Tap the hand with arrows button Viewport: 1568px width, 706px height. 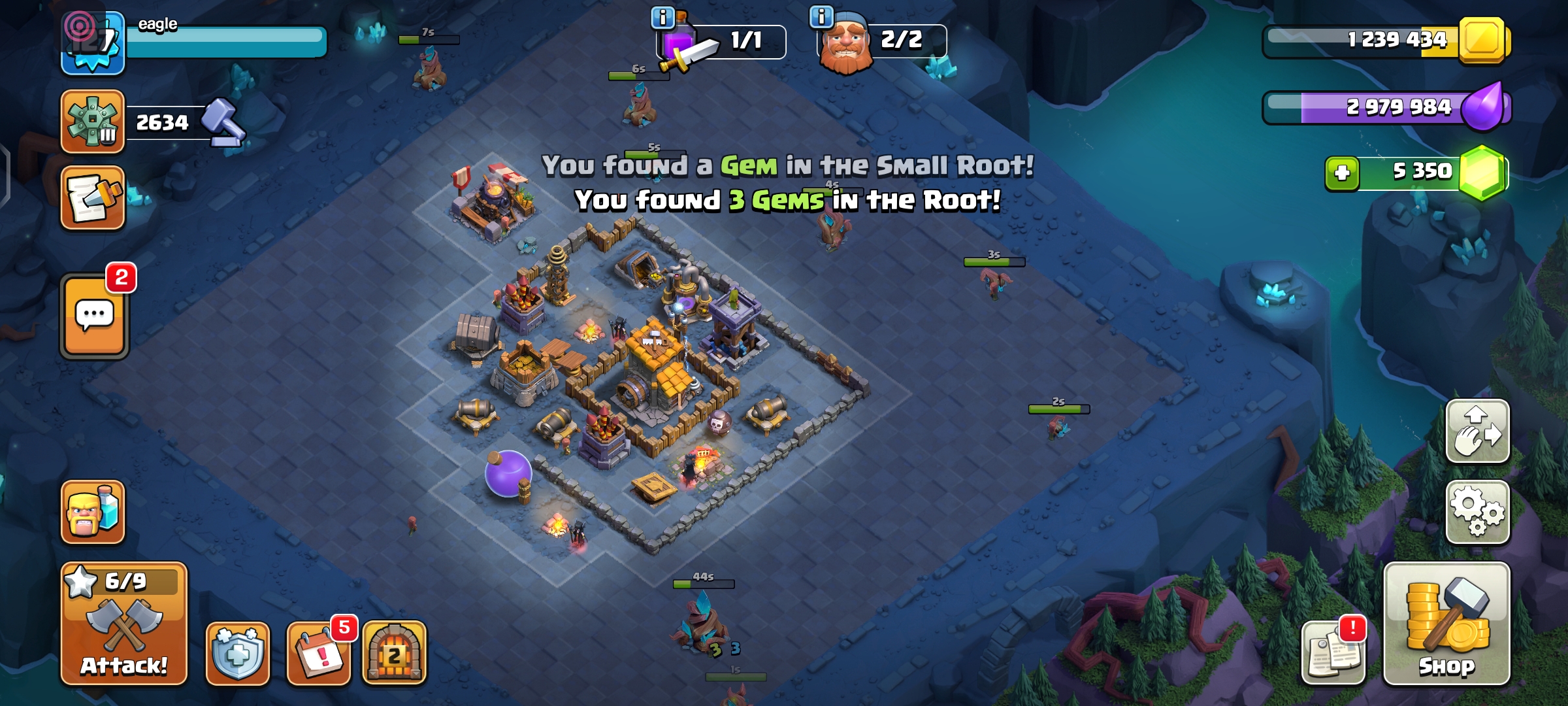tap(1477, 431)
